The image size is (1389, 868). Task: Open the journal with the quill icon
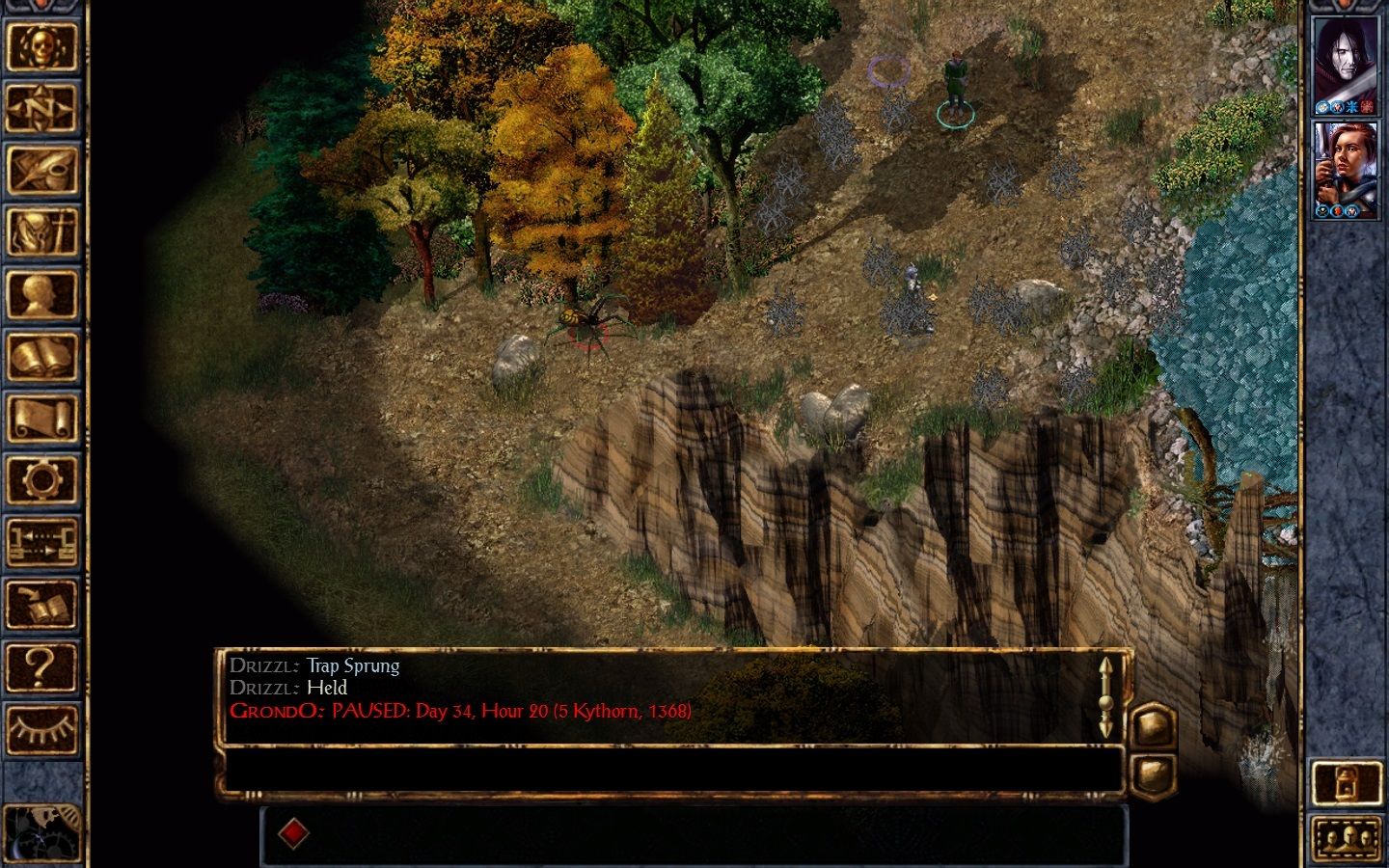click(41, 171)
